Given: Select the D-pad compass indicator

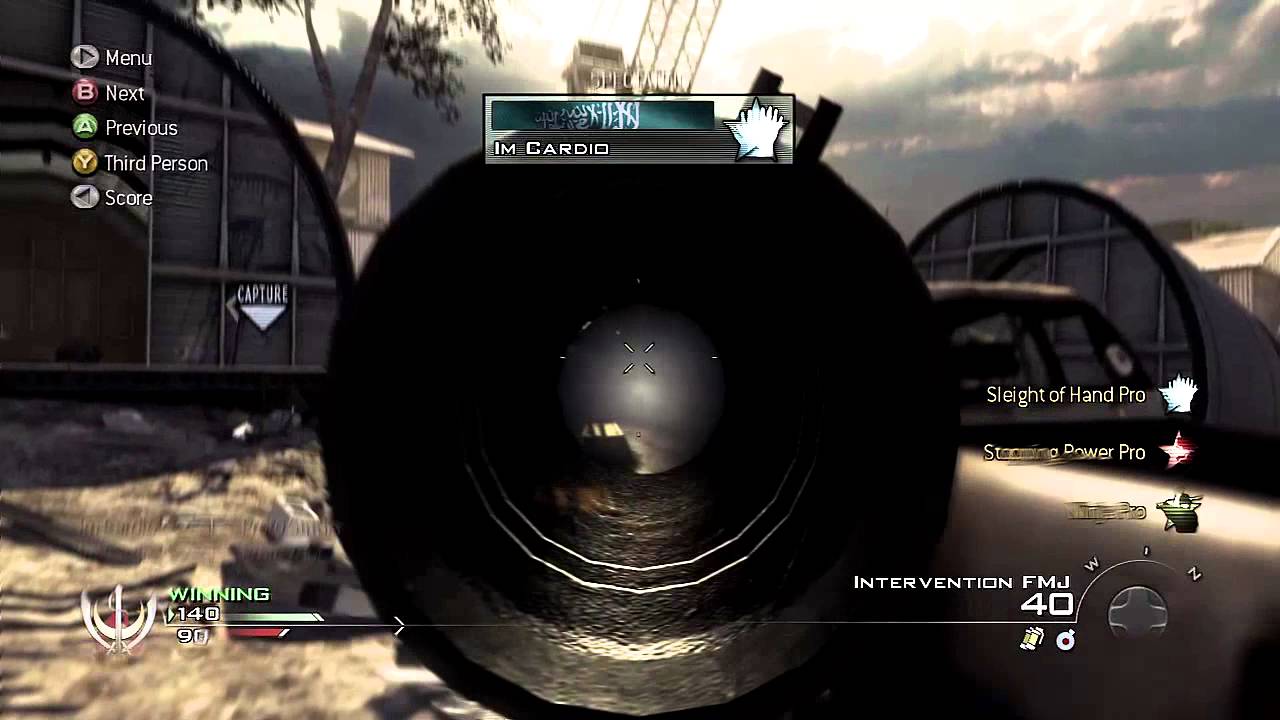Looking at the screenshot, I should coord(1138,610).
